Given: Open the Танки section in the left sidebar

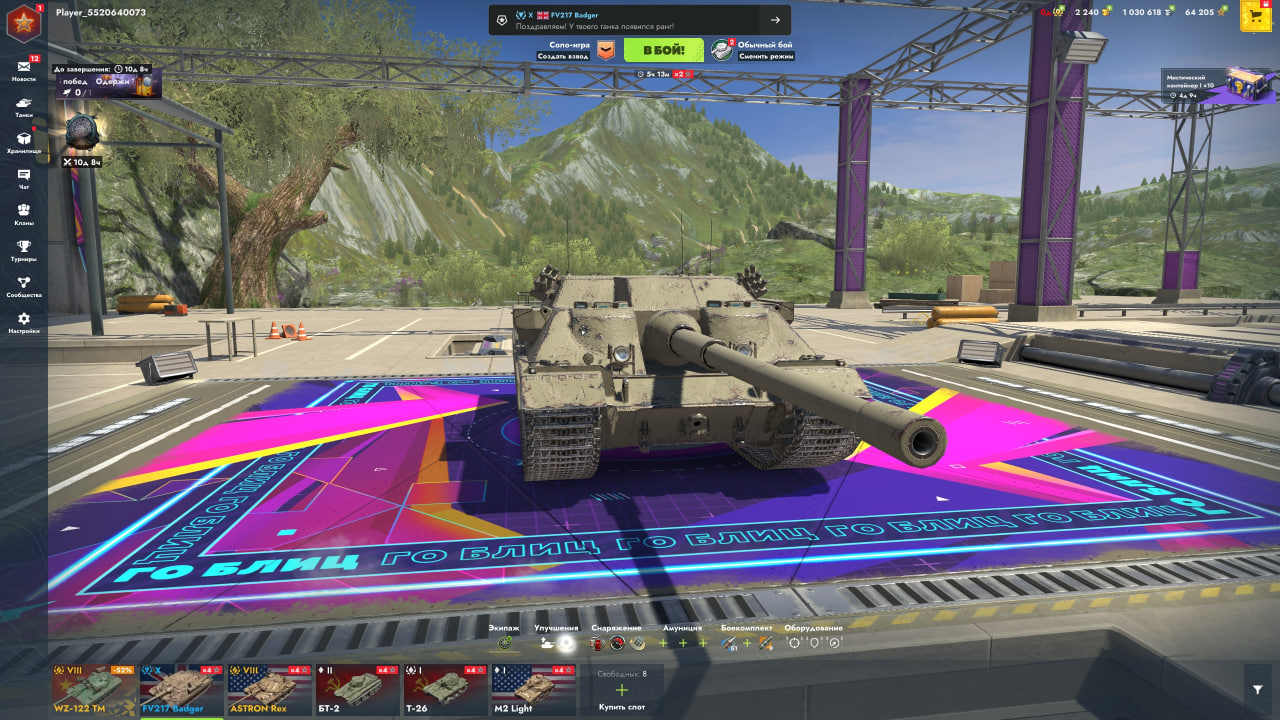Looking at the screenshot, I should [x=25, y=103].
